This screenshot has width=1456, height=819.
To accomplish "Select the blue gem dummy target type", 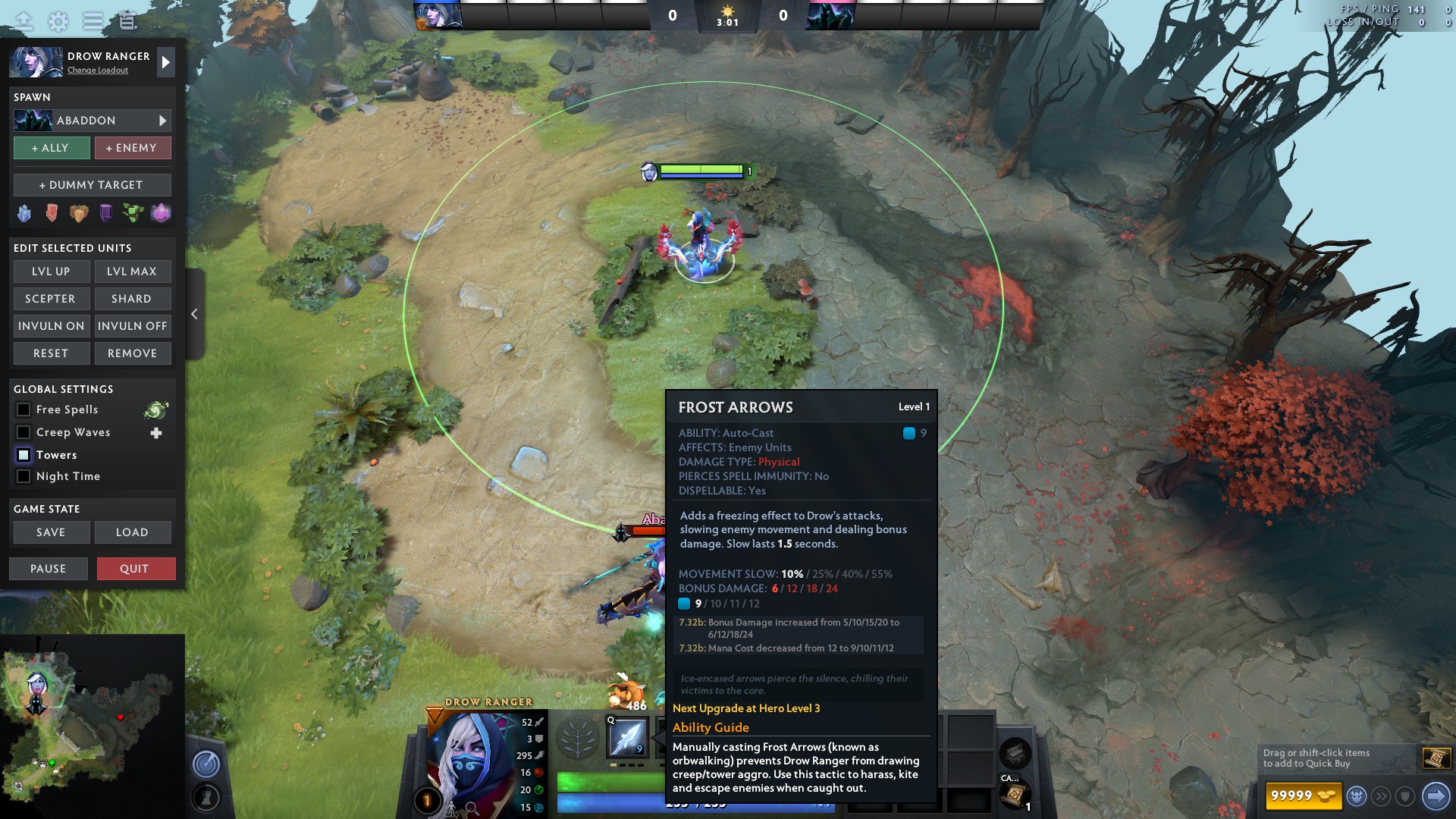I will [x=24, y=213].
